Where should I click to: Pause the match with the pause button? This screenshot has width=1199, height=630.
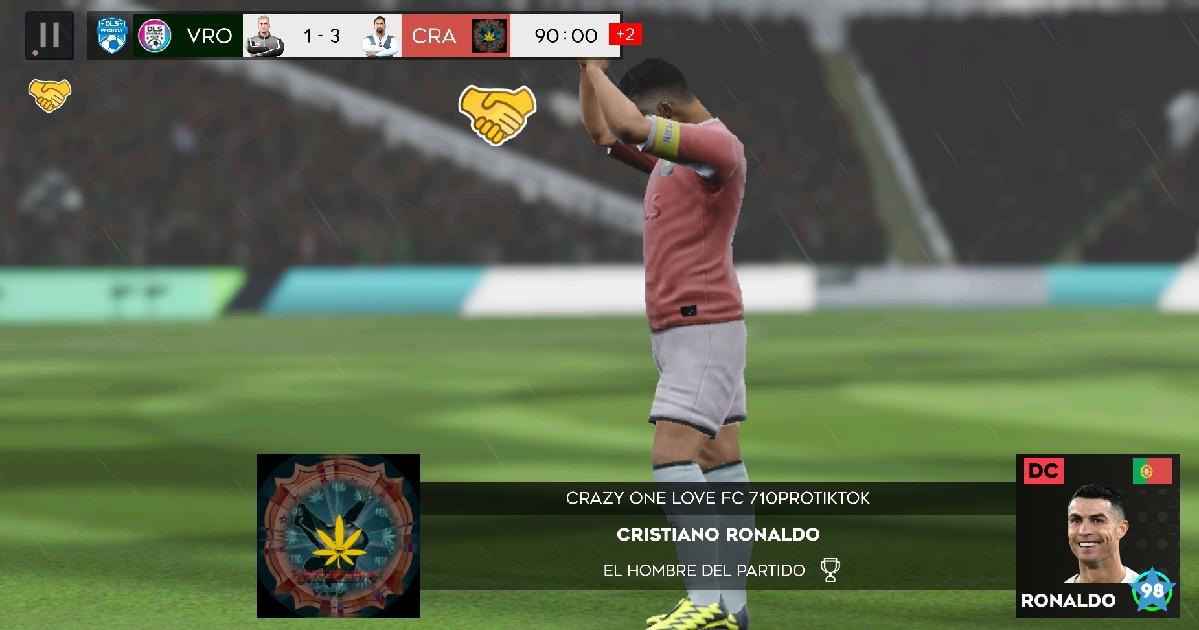point(49,36)
